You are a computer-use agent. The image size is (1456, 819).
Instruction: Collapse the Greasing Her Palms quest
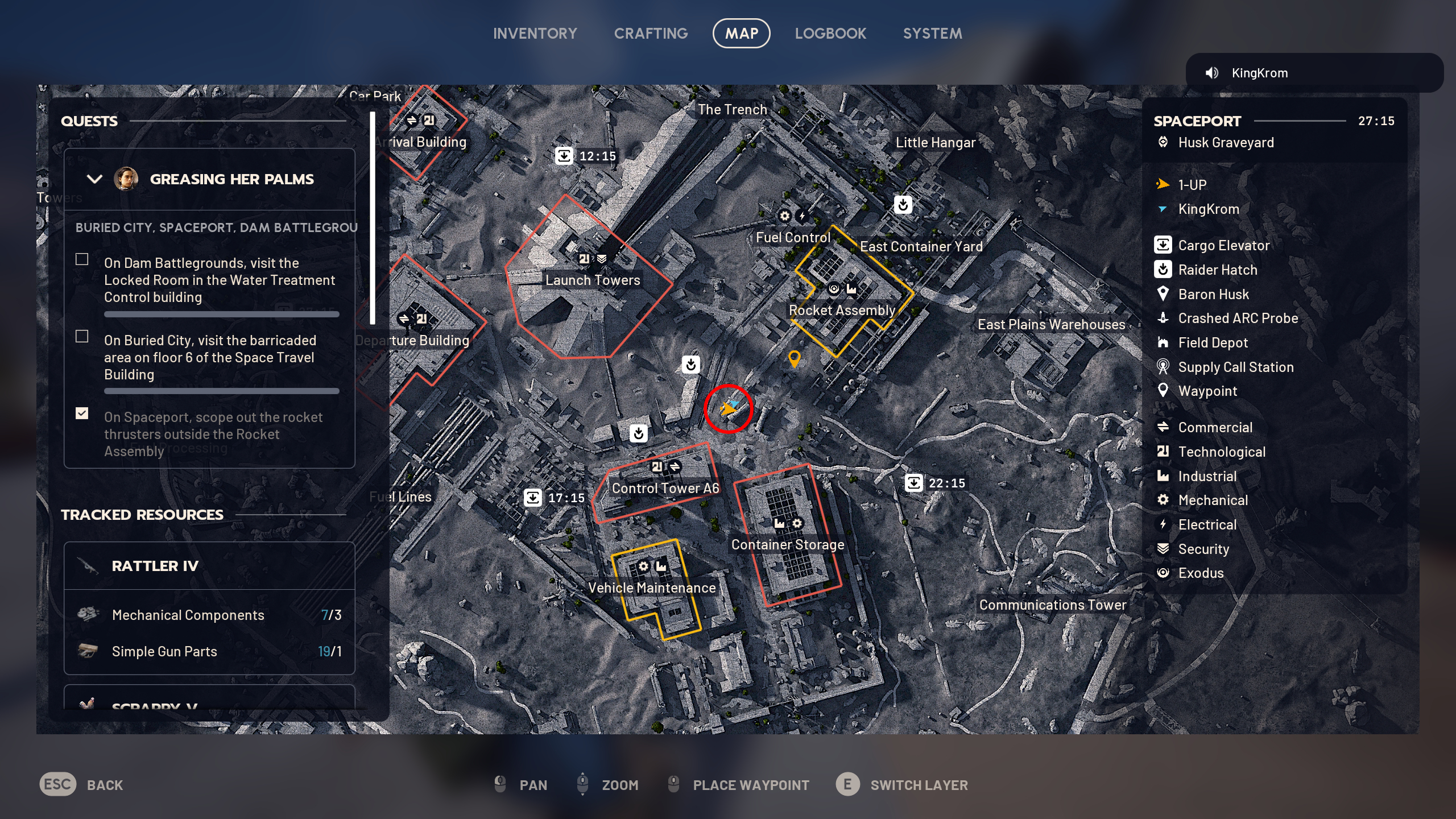click(94, 179)
